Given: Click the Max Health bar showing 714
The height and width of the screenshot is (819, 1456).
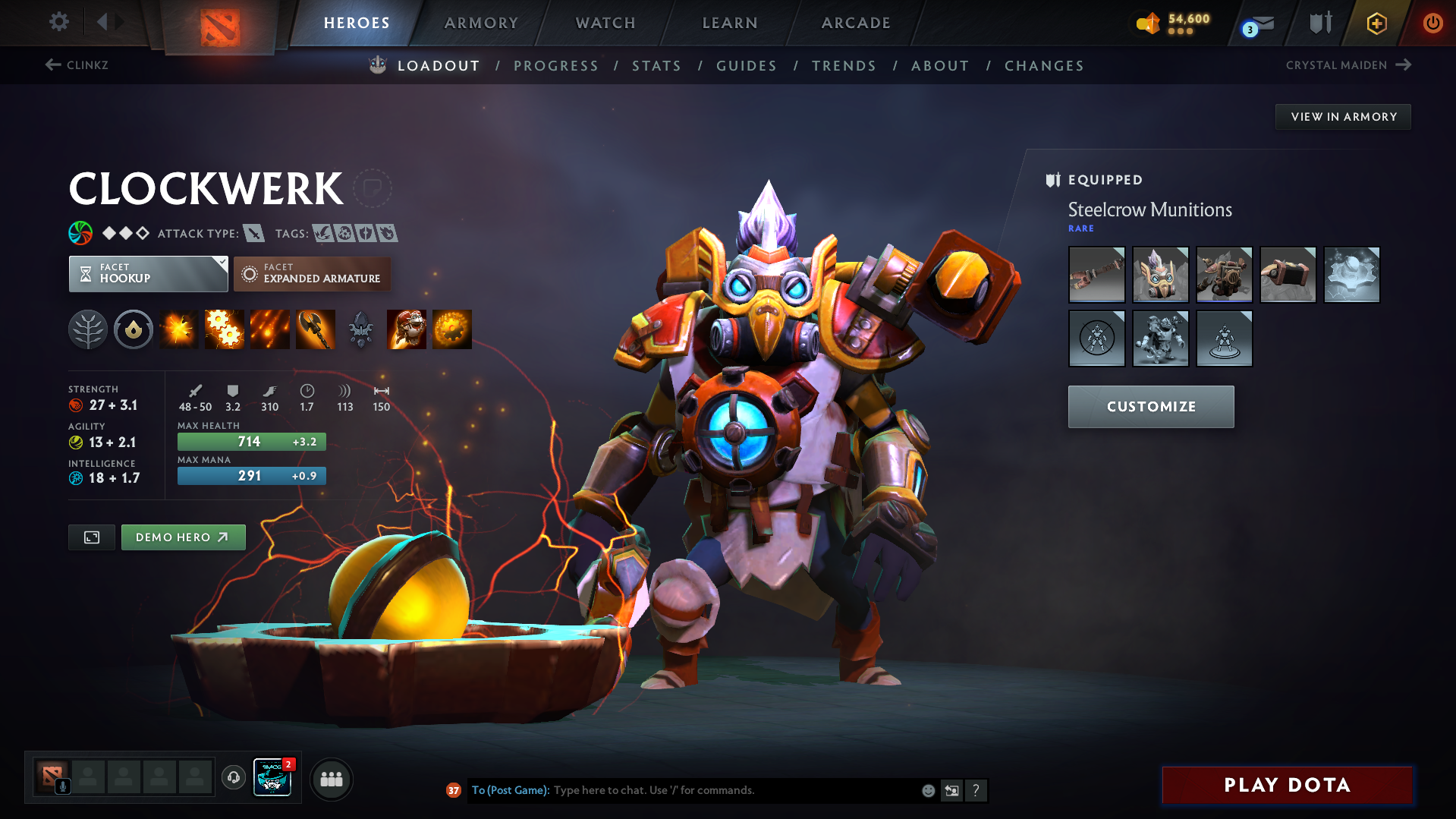Looking at the screenshot, I should click(x=251, y=441).
